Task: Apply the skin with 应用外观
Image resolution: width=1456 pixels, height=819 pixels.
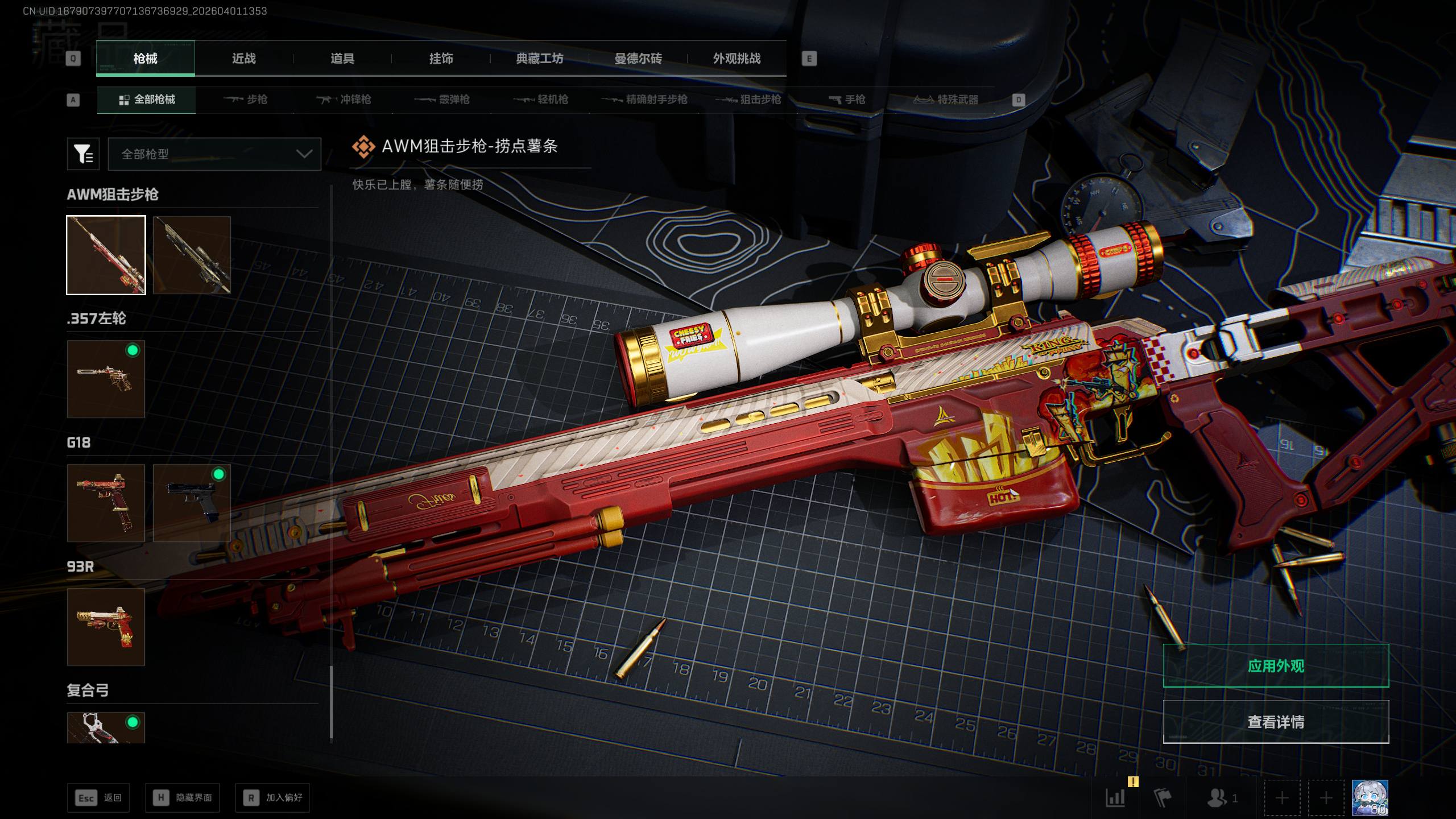Action: [1276, 665]
